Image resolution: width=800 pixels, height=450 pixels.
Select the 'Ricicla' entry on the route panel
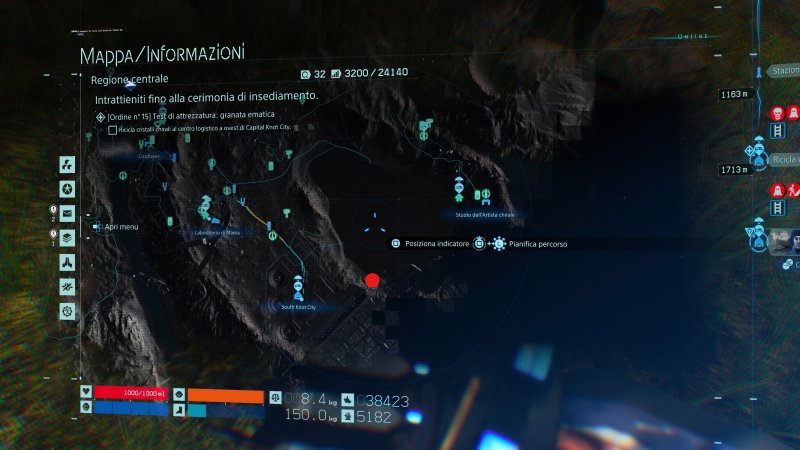785,160
